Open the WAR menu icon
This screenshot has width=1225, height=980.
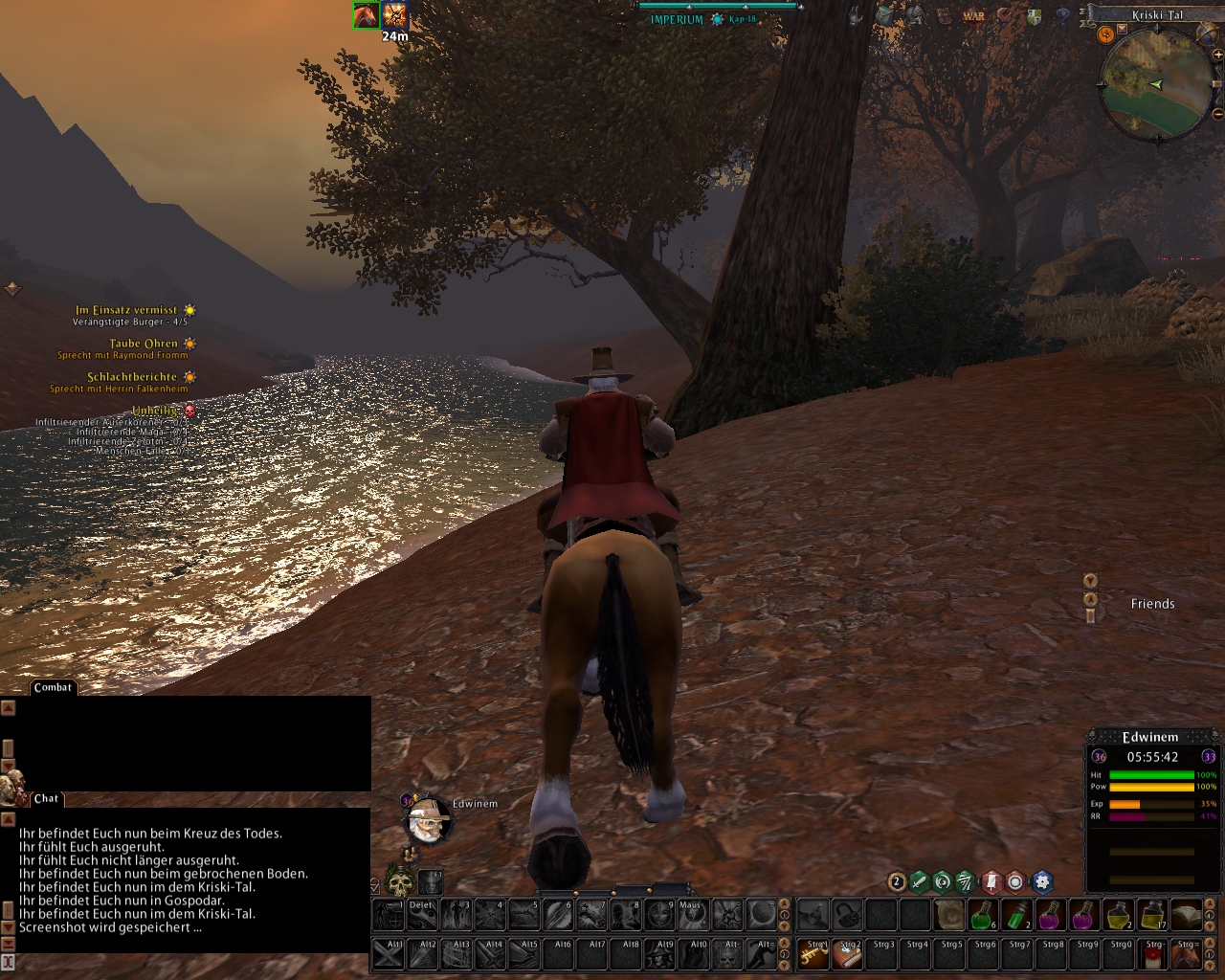[973, 15]
